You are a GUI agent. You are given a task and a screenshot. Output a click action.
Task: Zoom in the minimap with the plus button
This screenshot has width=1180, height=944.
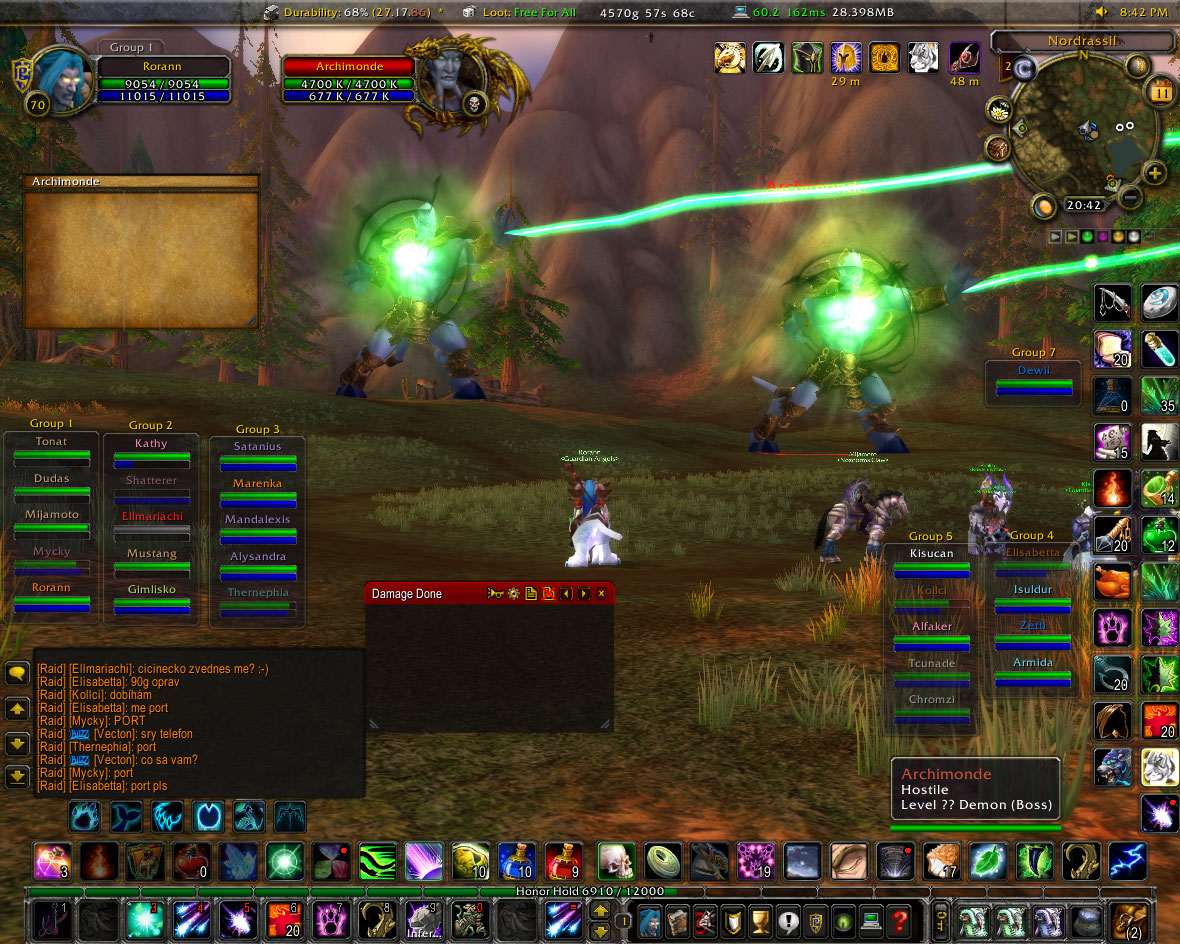point(1155,173)
